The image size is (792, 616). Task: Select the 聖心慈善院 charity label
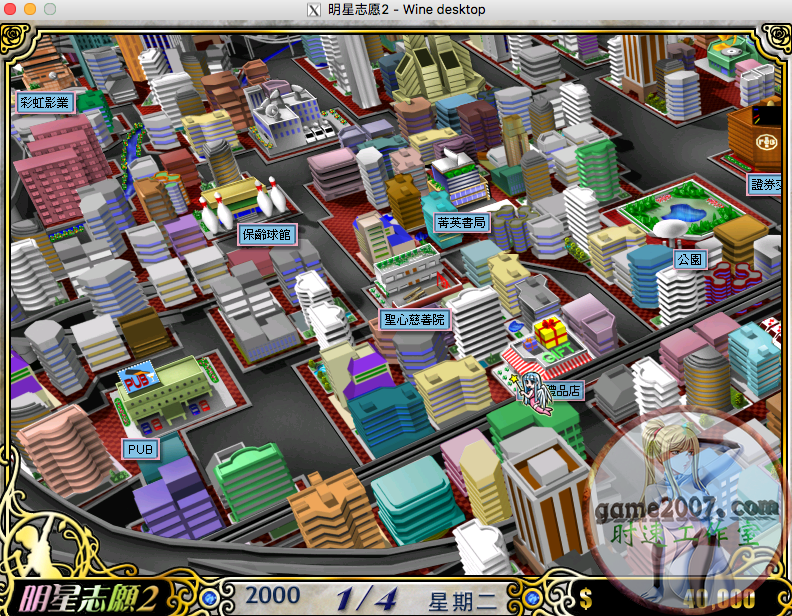tap(415, 320)
